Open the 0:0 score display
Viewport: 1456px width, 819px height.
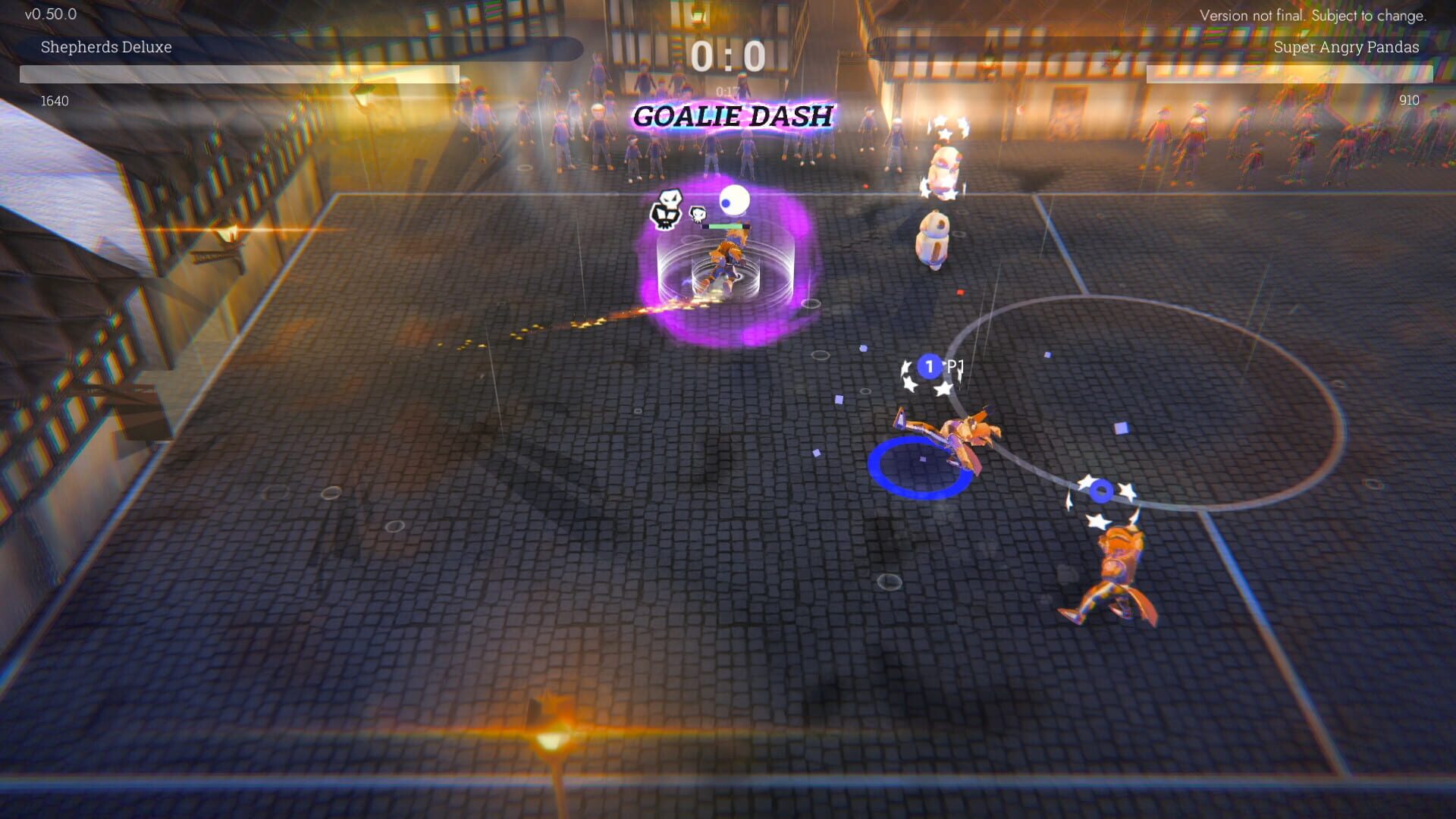728,53
